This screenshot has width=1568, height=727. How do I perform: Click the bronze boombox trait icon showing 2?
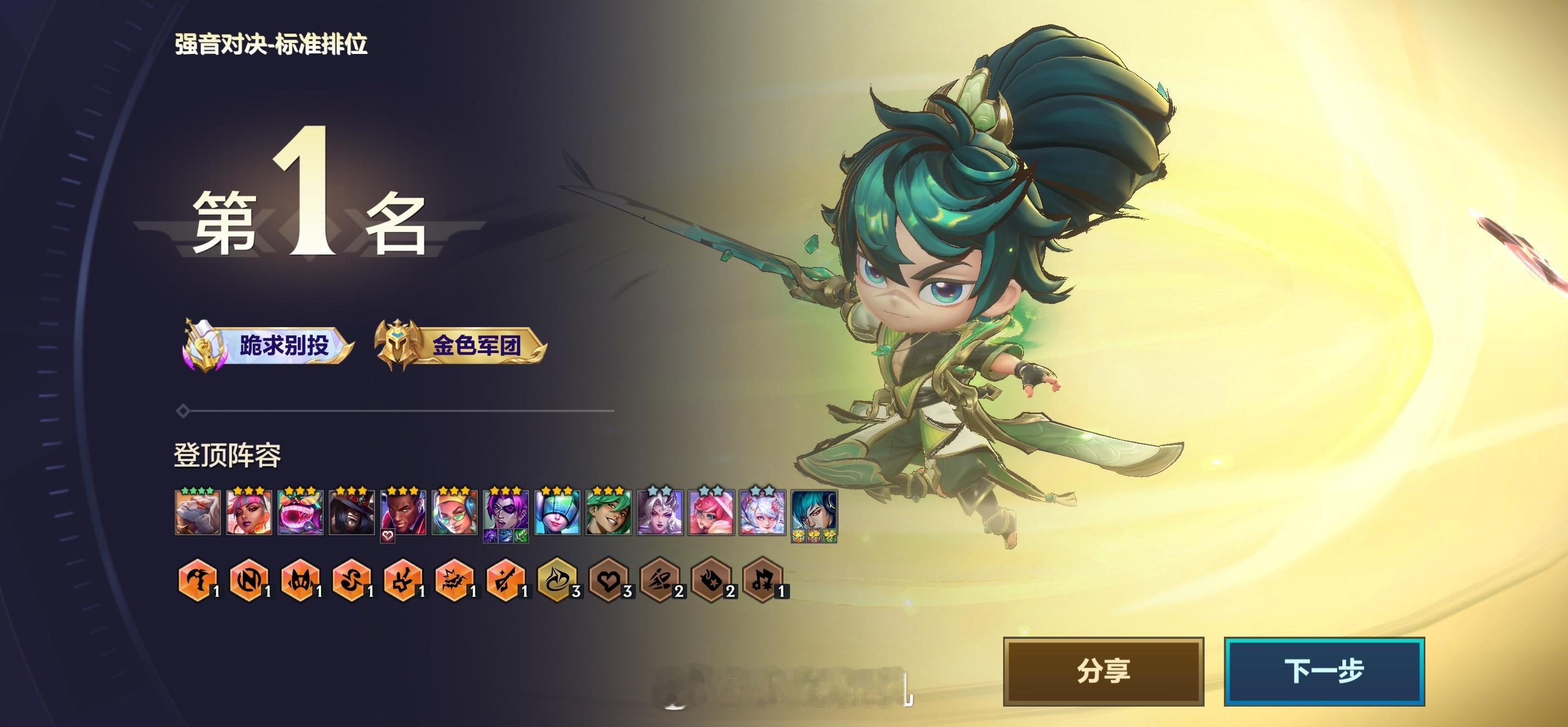click(x=710, y=588)
